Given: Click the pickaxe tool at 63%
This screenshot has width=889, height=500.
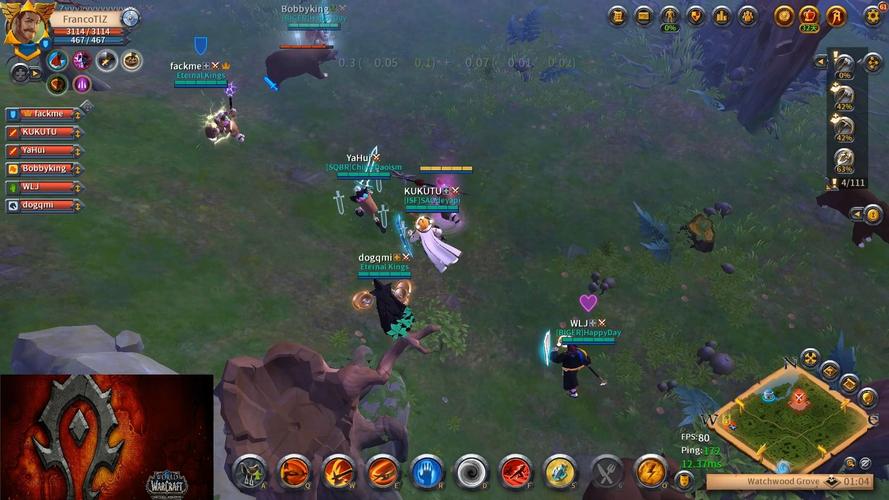Looking at the screenshot, I should (845, 158).
